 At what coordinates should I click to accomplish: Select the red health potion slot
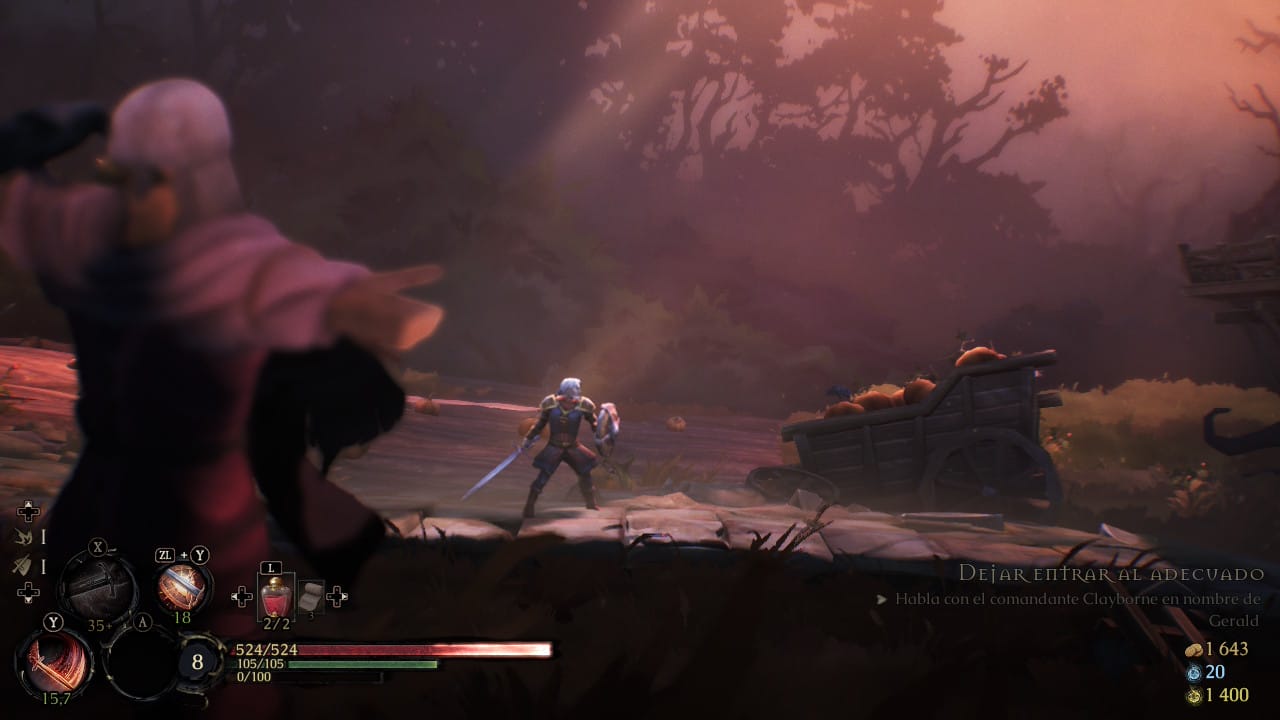[275, 598]
